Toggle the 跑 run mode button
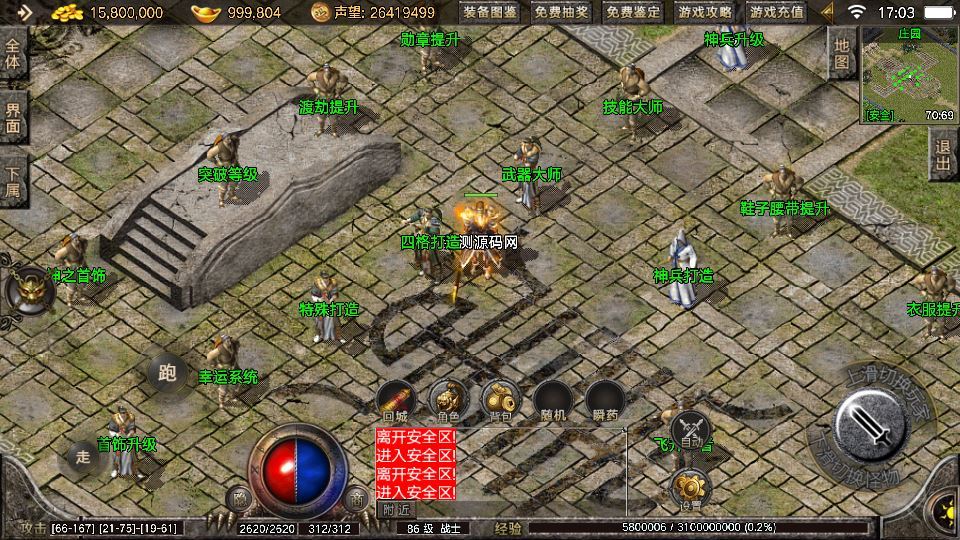 click(167, 374)
